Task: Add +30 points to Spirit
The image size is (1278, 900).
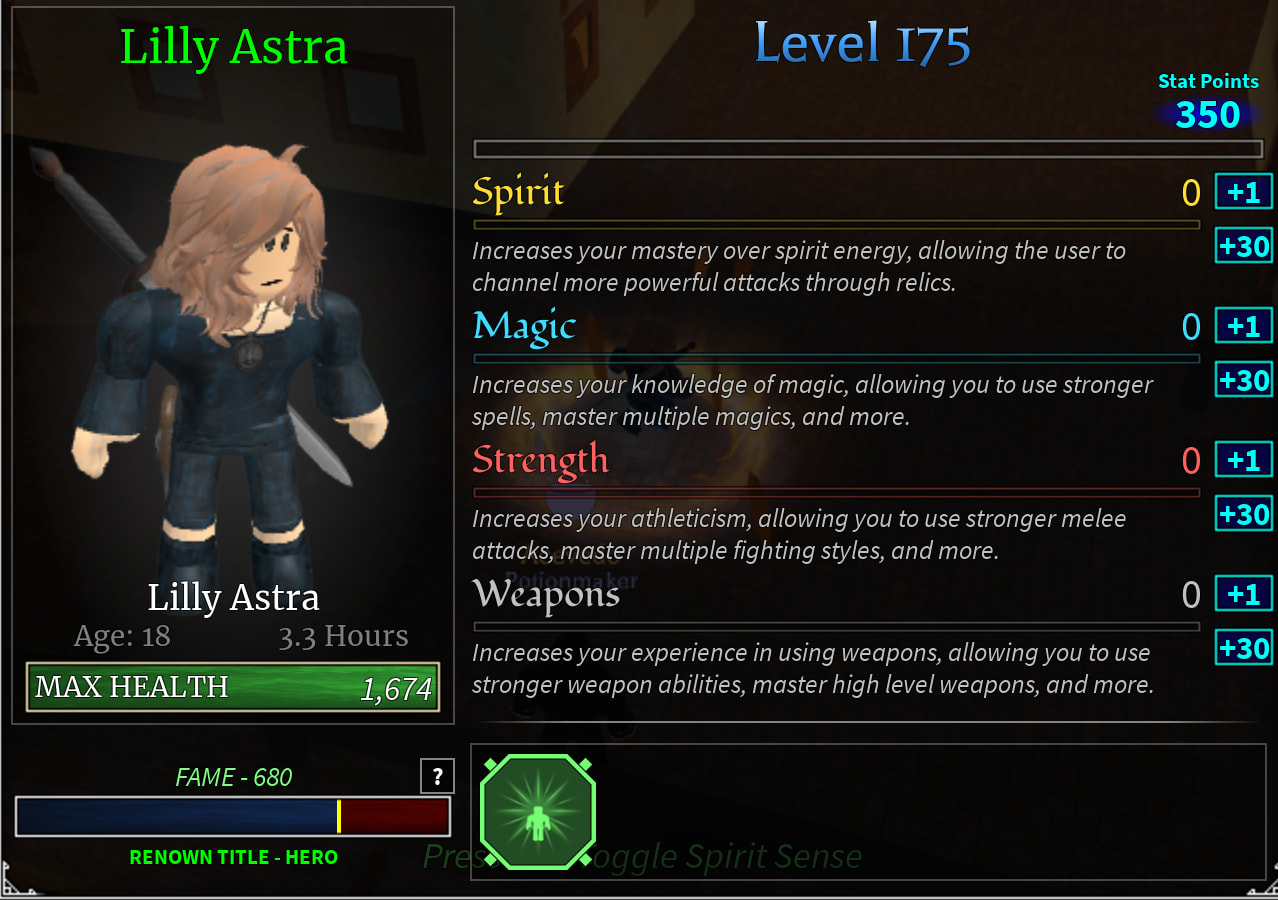Action: [1243, 245]
